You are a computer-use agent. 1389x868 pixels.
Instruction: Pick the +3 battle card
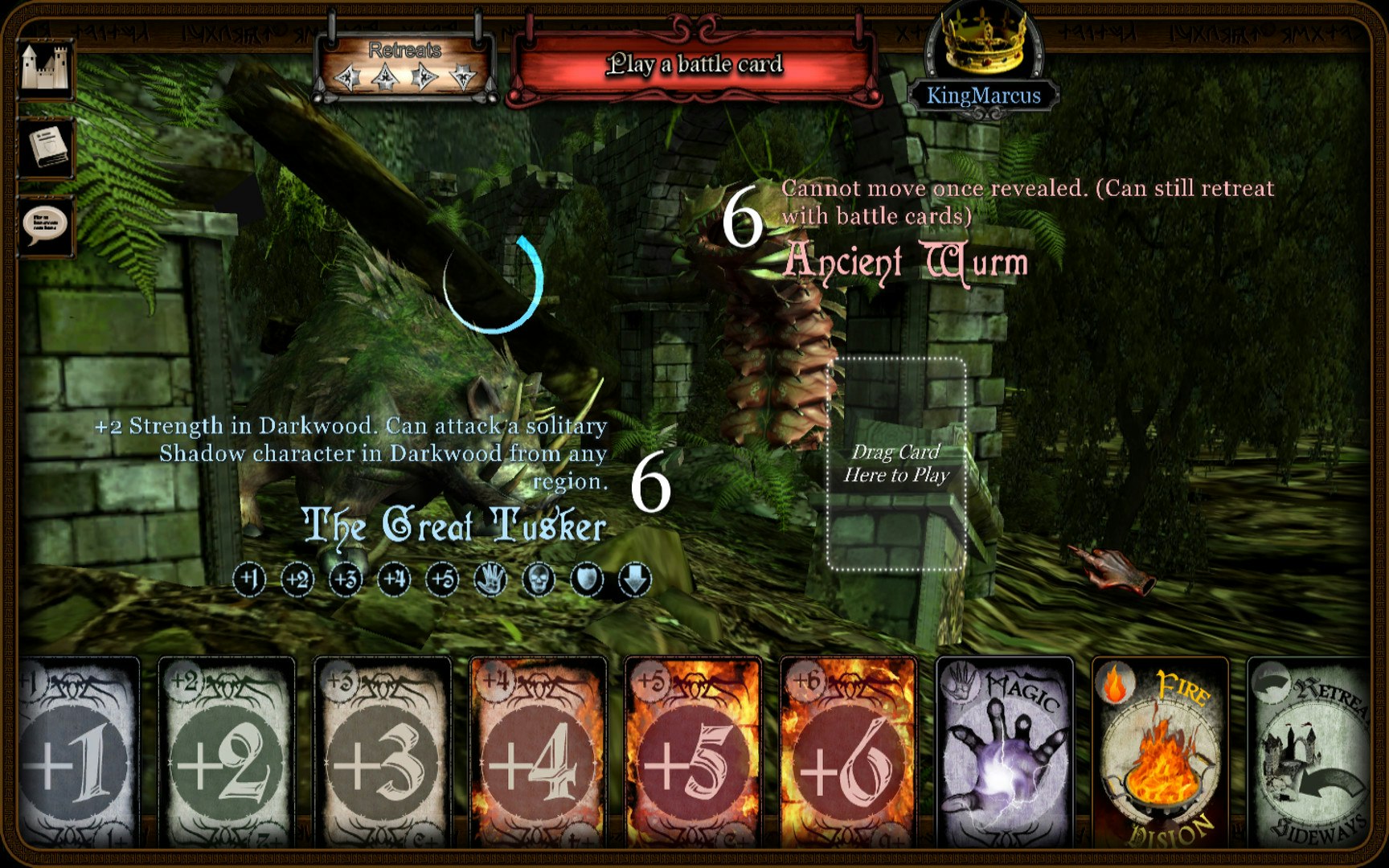(382, 754)
